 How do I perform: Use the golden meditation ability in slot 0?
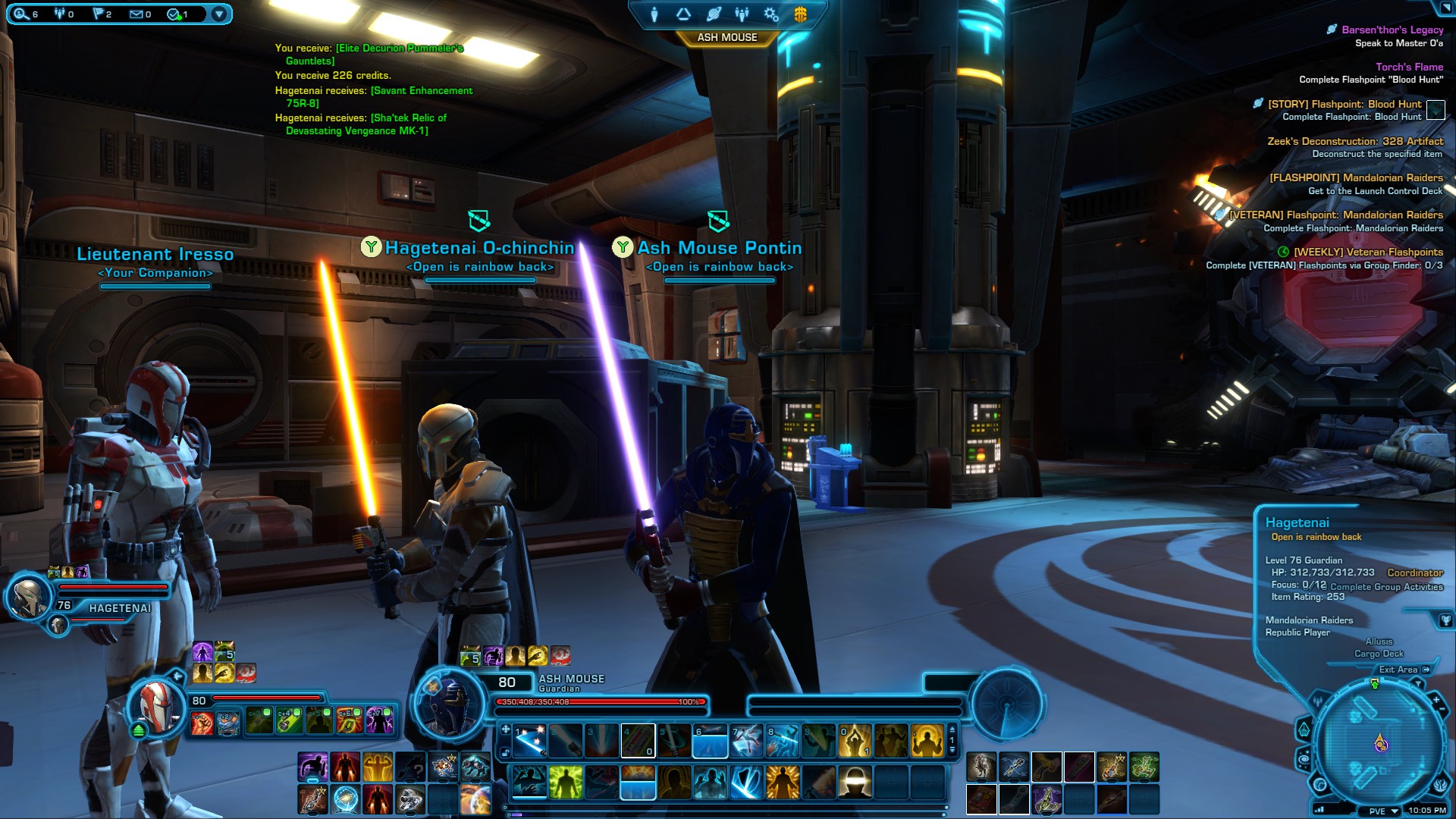[855, 741]
